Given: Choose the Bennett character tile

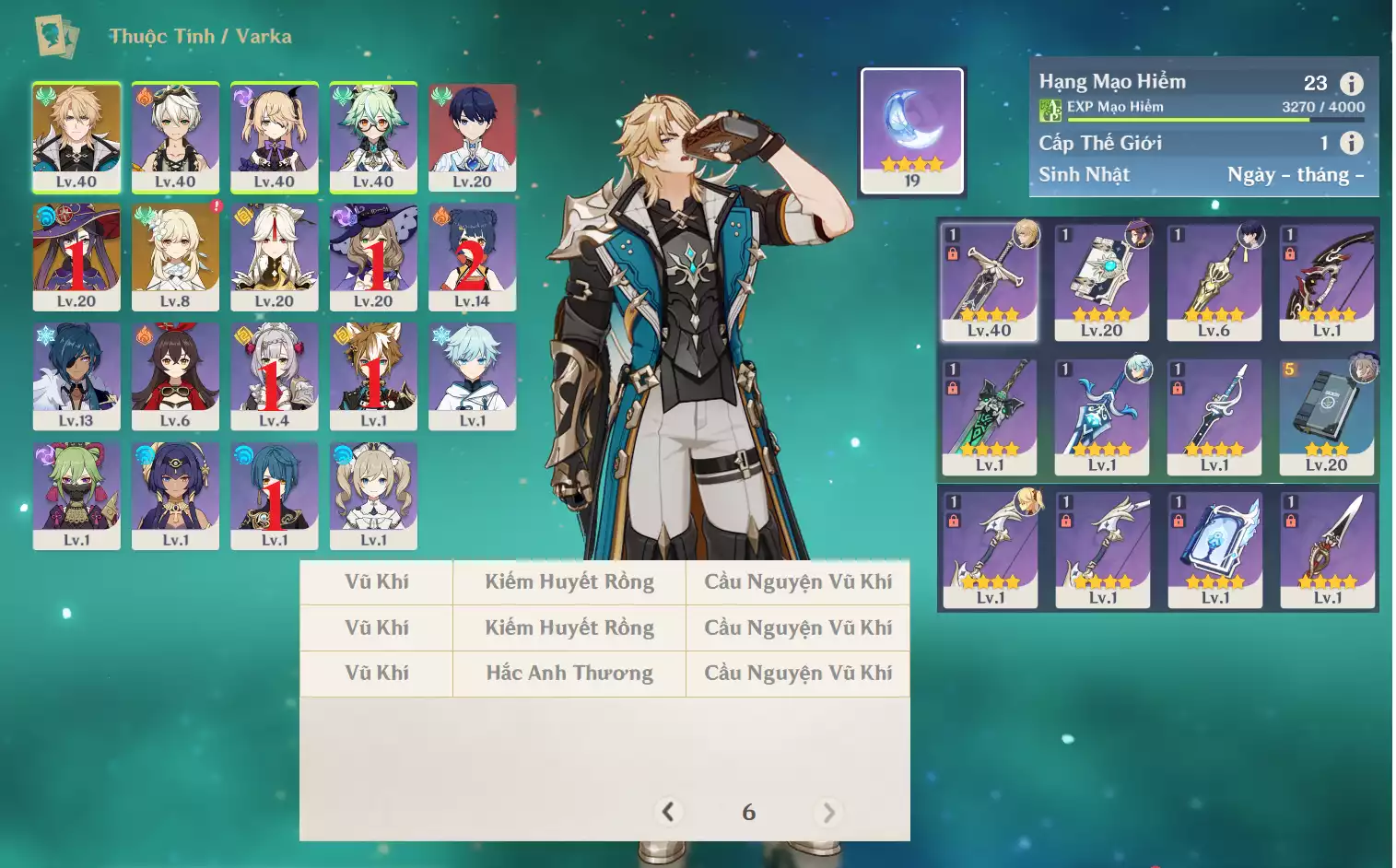Looking at the screenshot, I should tap(175, 136).
